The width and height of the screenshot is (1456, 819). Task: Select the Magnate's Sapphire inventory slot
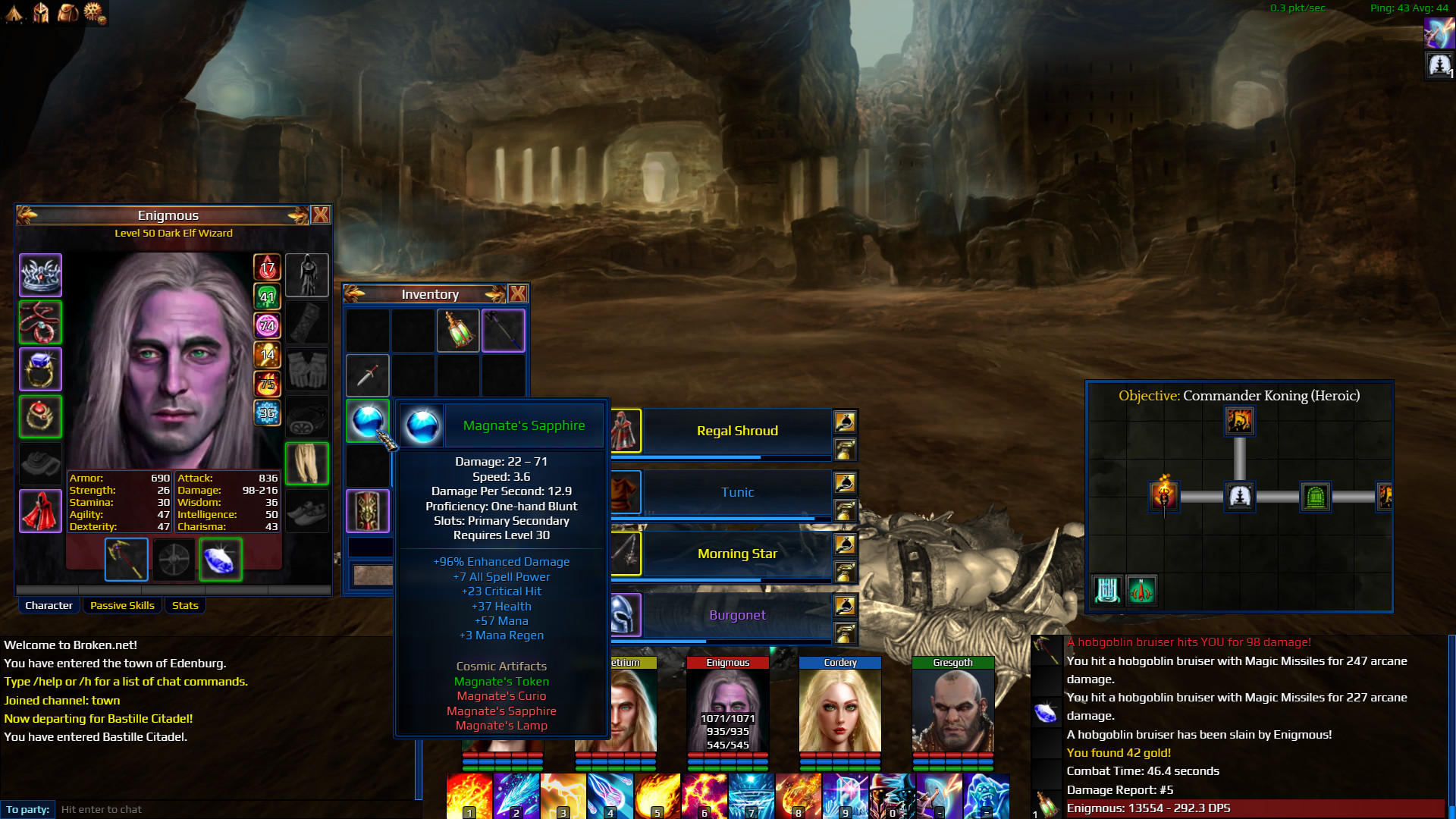368,420
